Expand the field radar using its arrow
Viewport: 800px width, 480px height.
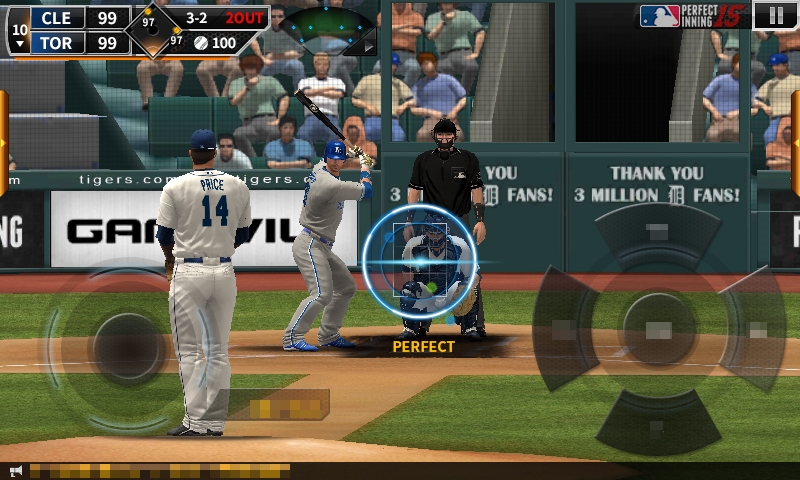[368, 45]
